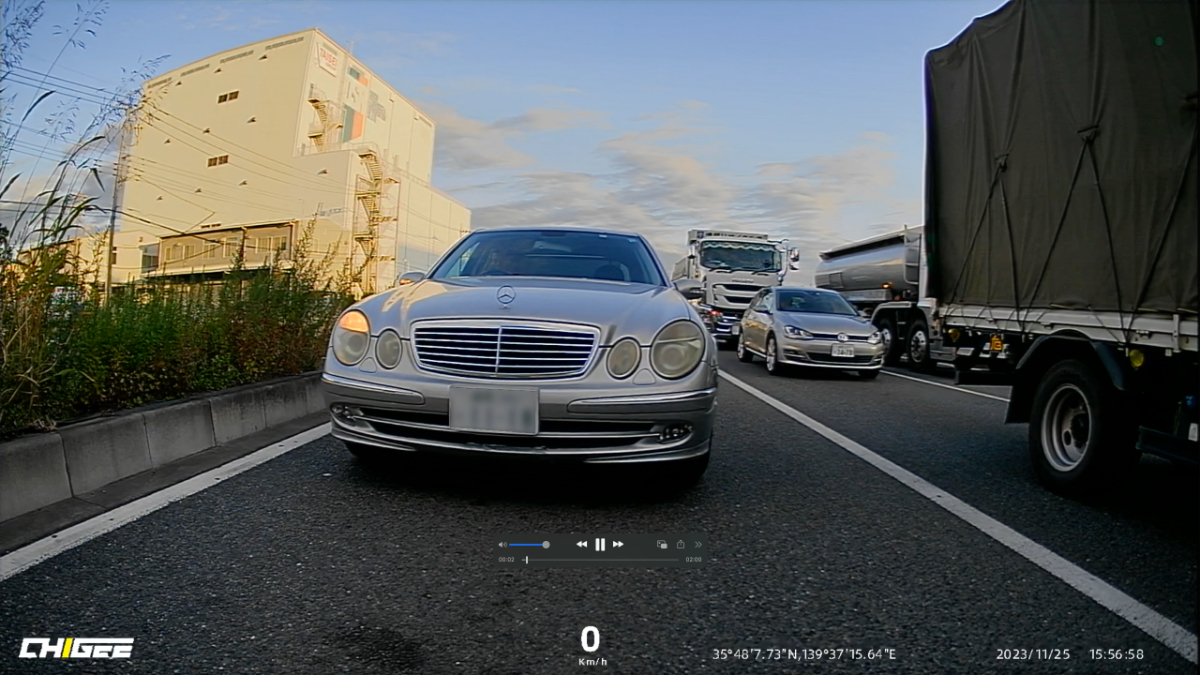Show more options with double-chevron

(x=698, y=544)
